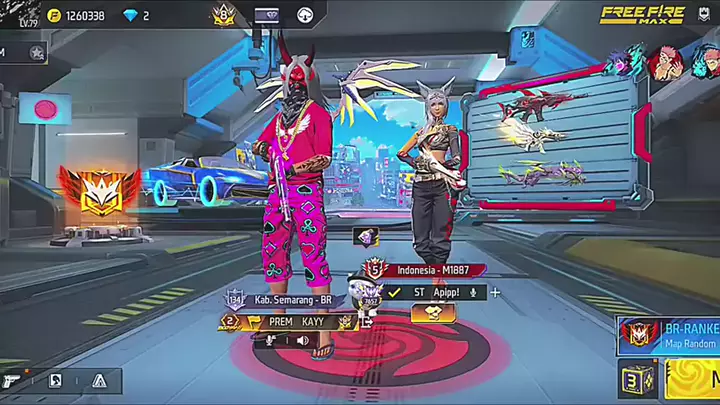Click the star icon on left tab
Screen dimensions: 720x405
(x=36, y=52)
